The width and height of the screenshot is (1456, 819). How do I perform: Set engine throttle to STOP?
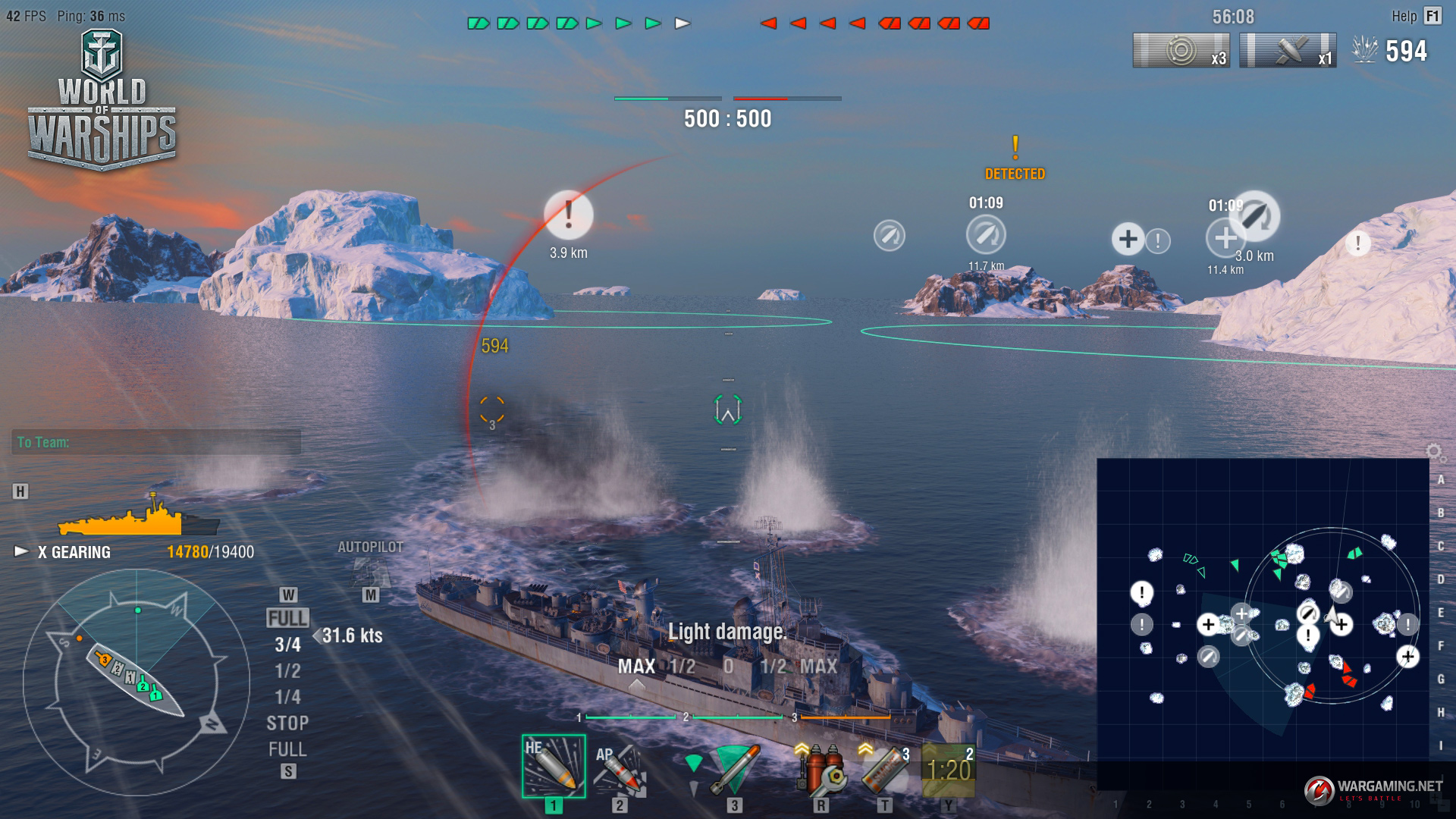[287, 723]
